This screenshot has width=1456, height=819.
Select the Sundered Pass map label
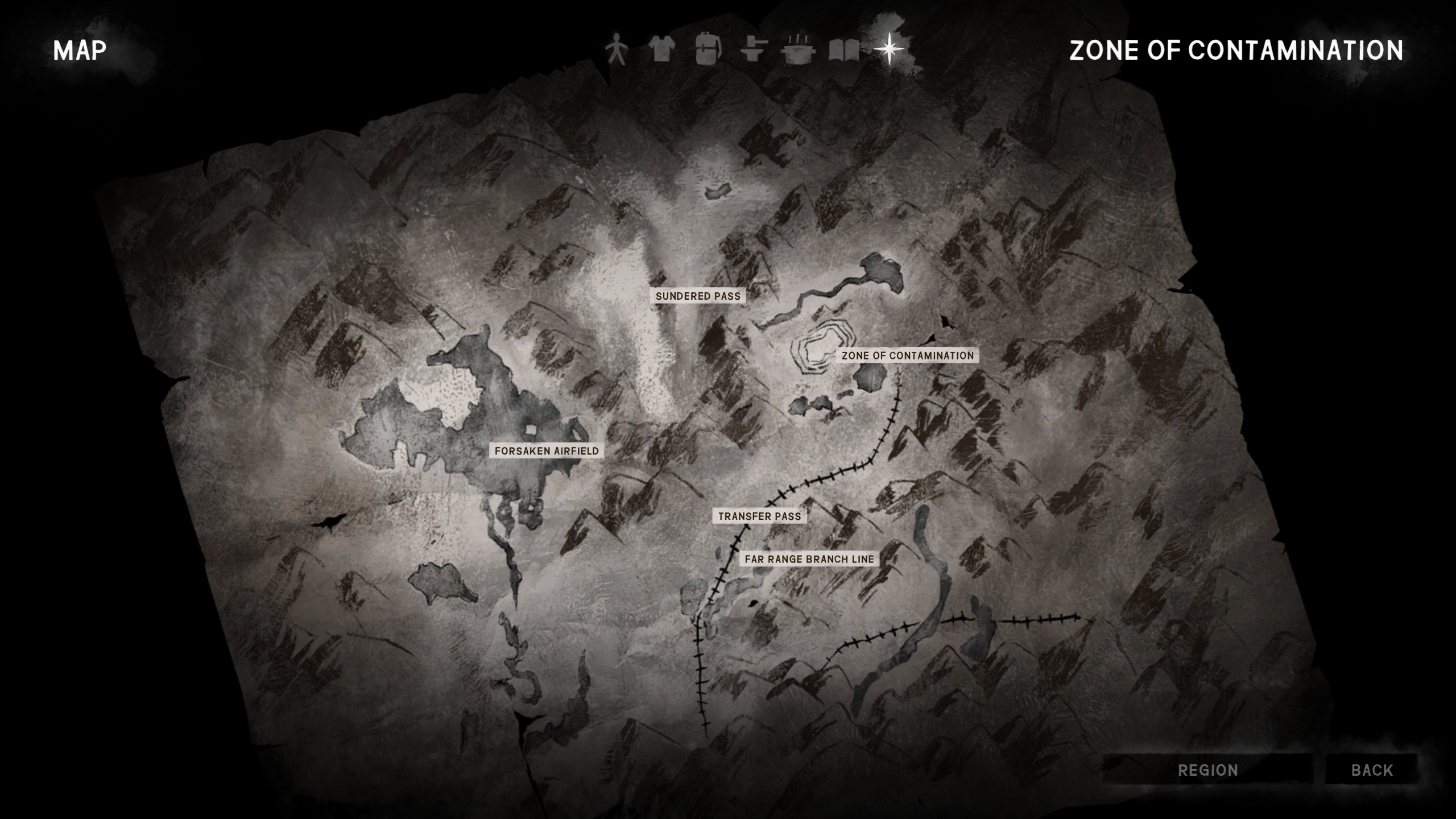tap(698, 296)
